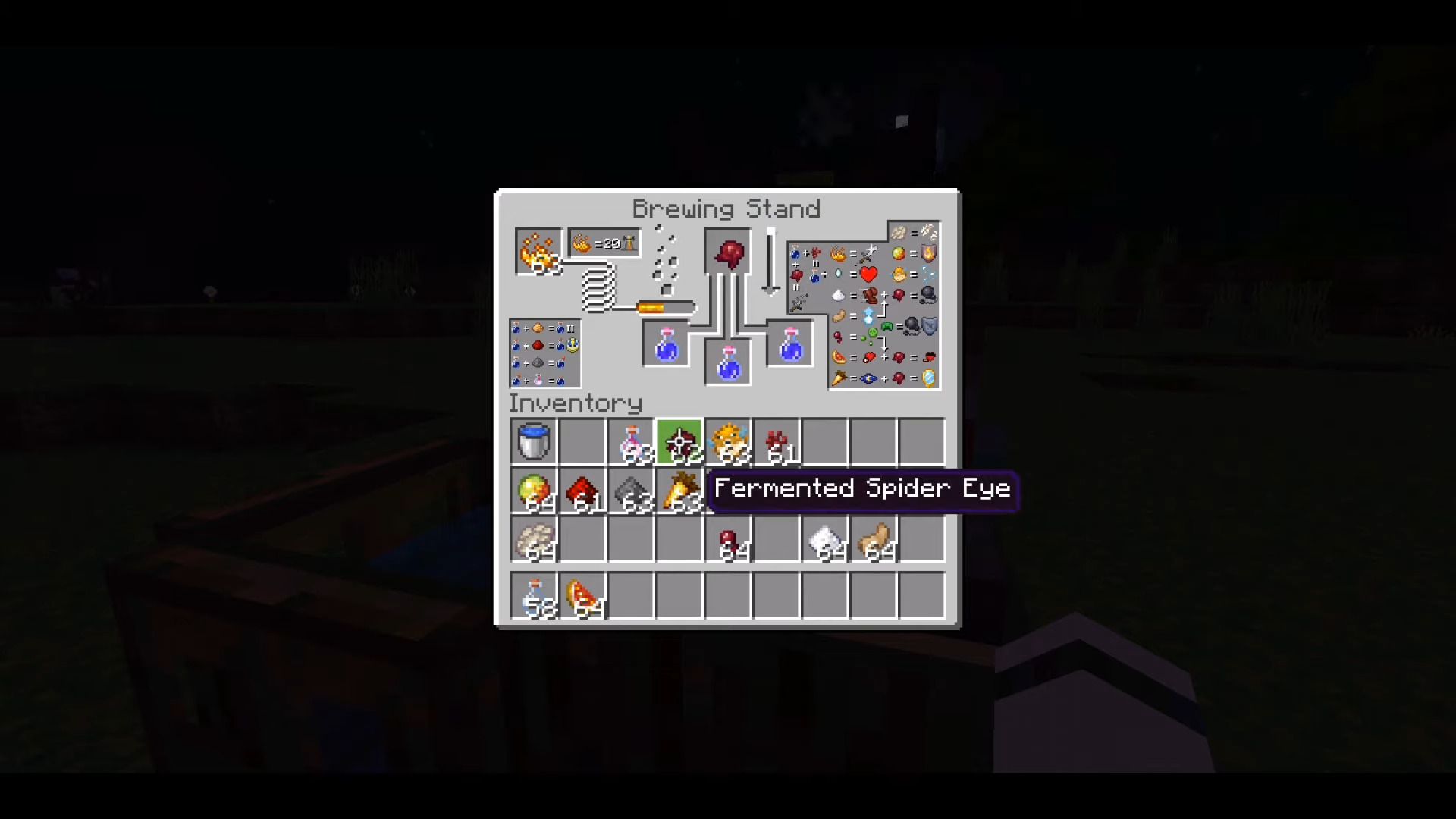This screenshot has height=819, width=1456.
Task: Click the center potion bottle slot
Action: pos(728,362)
